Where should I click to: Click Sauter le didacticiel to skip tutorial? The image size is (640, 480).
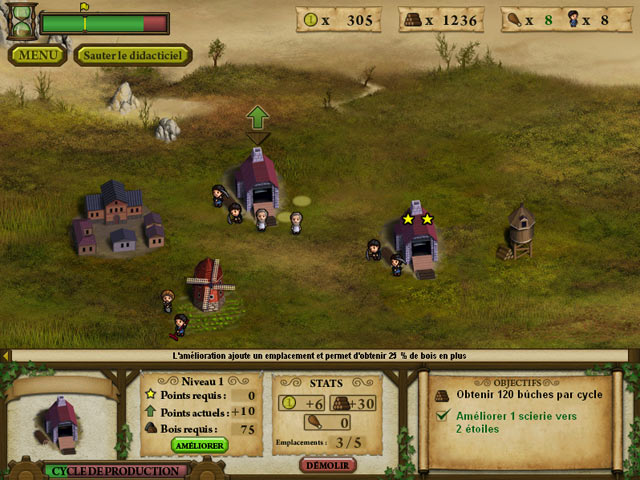pyautogui.click(x=132, y=55)
